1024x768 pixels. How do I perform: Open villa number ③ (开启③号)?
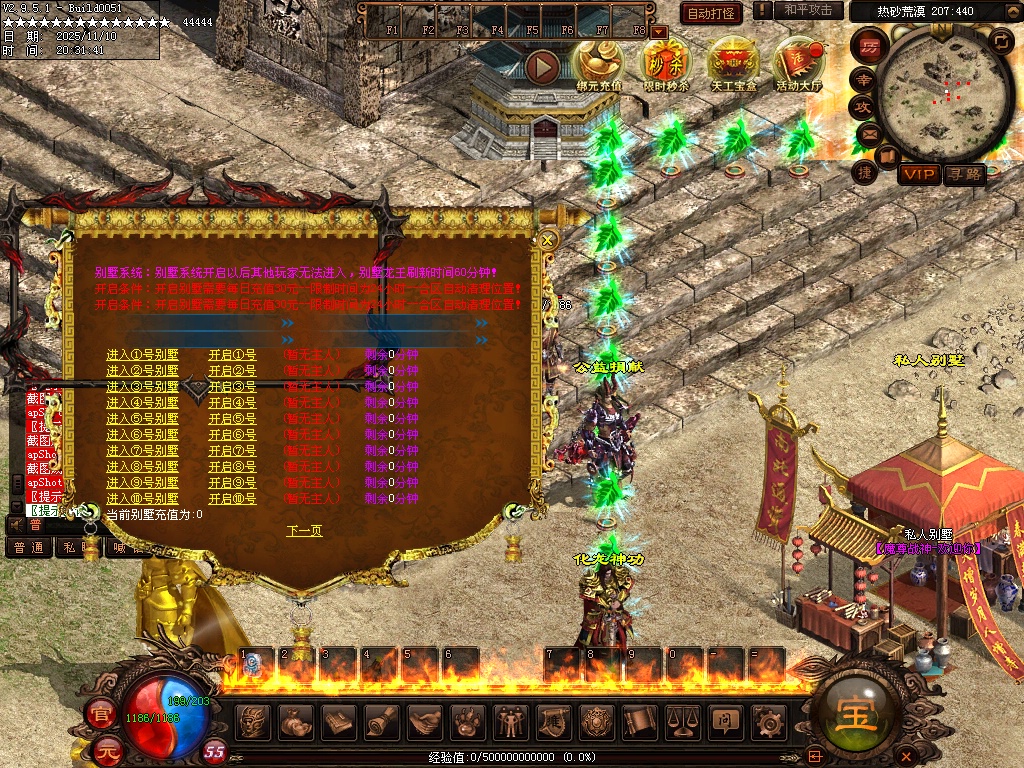click(x=232, y=387)
